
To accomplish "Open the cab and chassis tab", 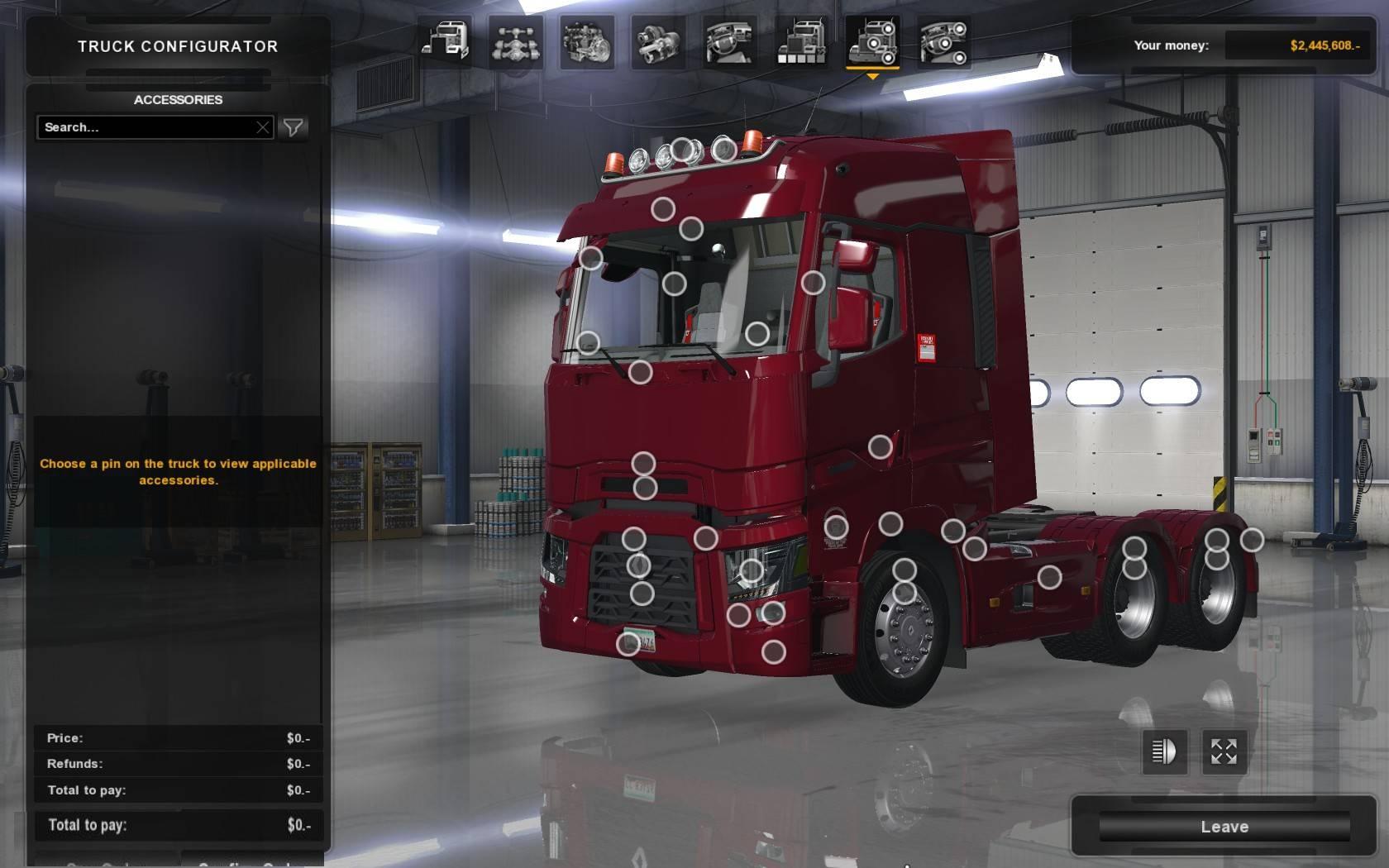I will point(446,42).
